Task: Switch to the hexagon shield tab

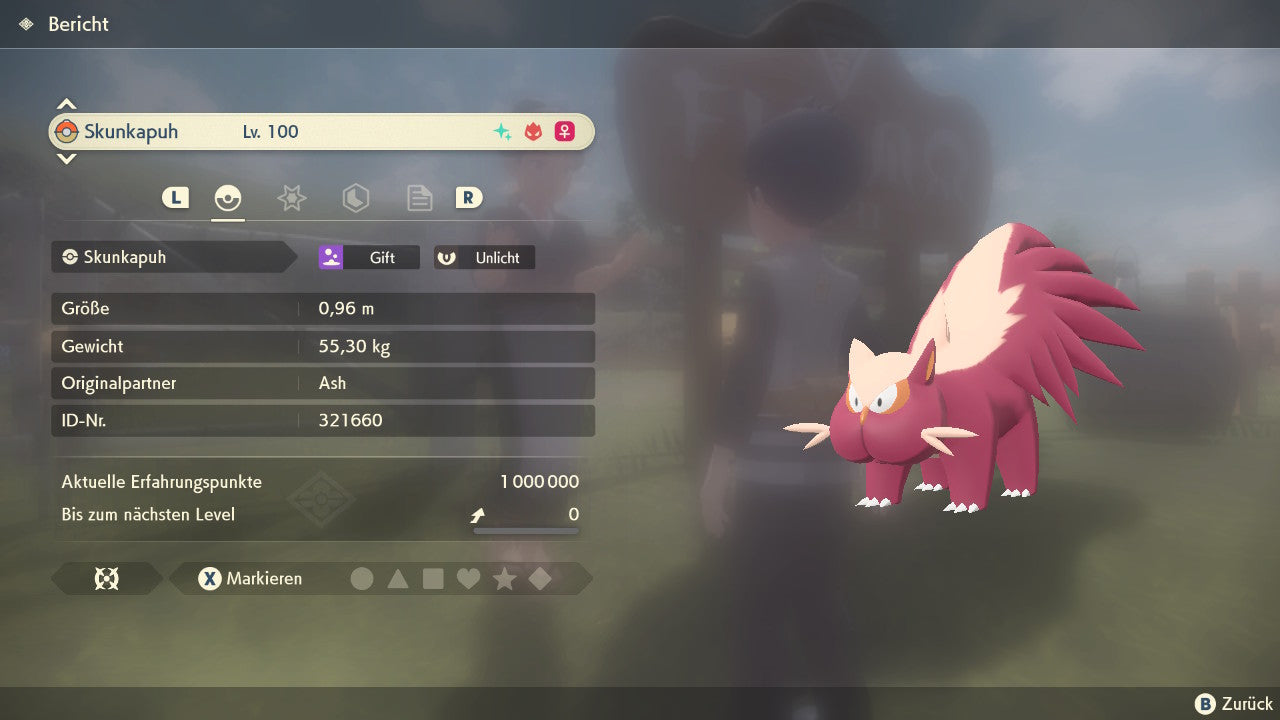Action: (355, 198)
